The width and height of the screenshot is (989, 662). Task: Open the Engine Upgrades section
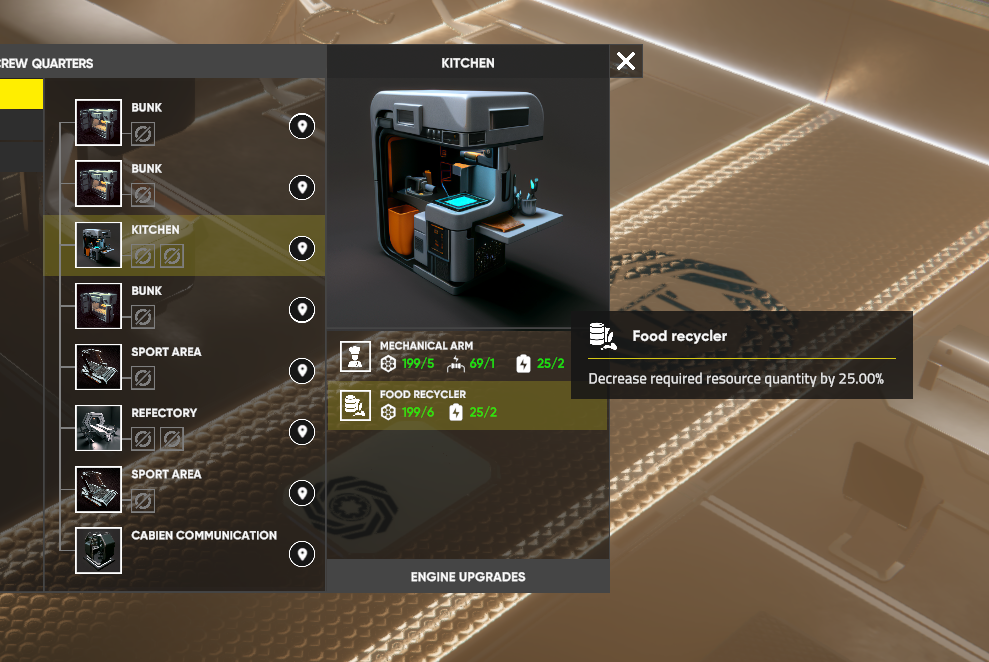(467, 576)
